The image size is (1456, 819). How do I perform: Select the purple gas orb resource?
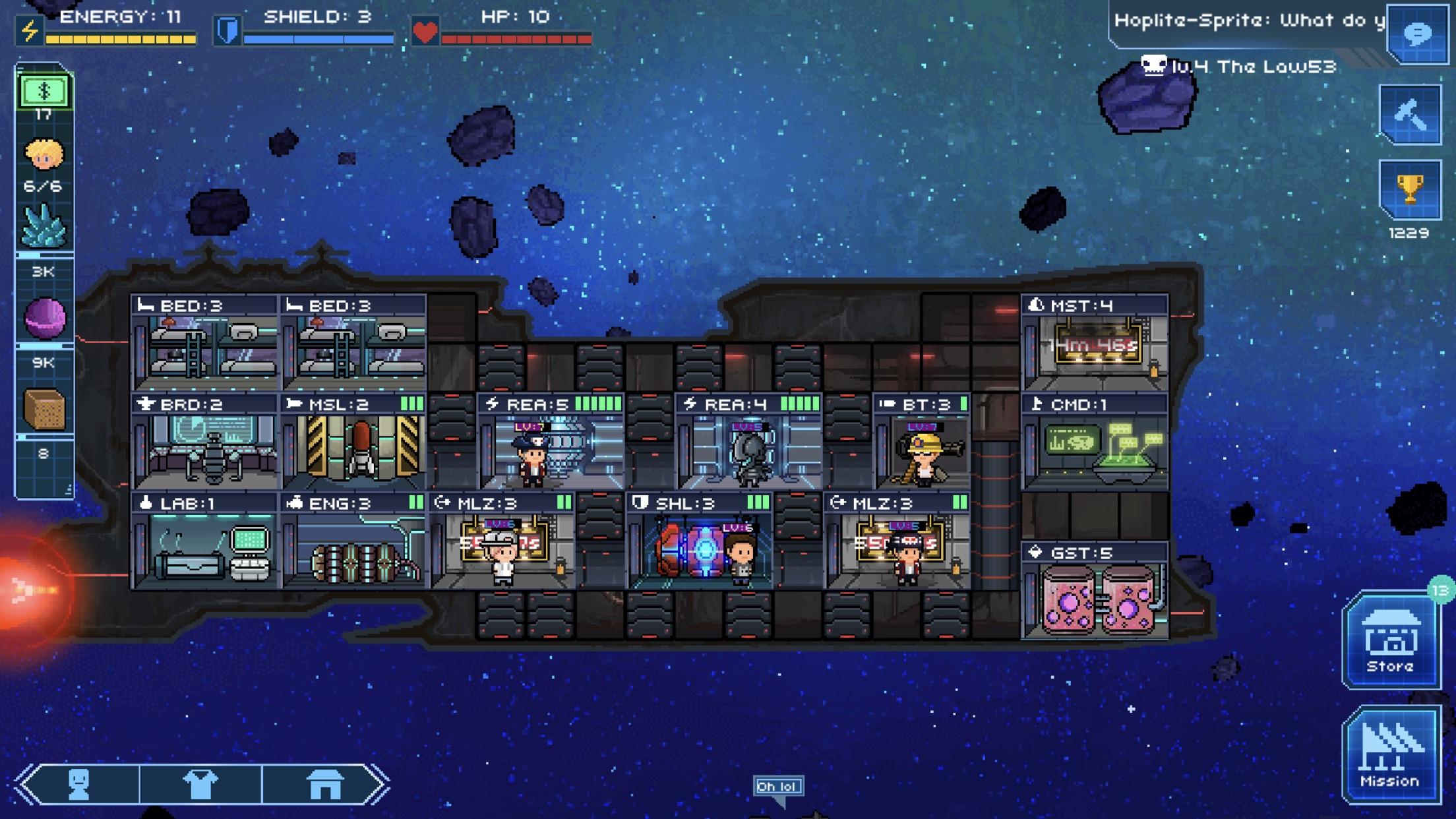click(x=44, y=318)
